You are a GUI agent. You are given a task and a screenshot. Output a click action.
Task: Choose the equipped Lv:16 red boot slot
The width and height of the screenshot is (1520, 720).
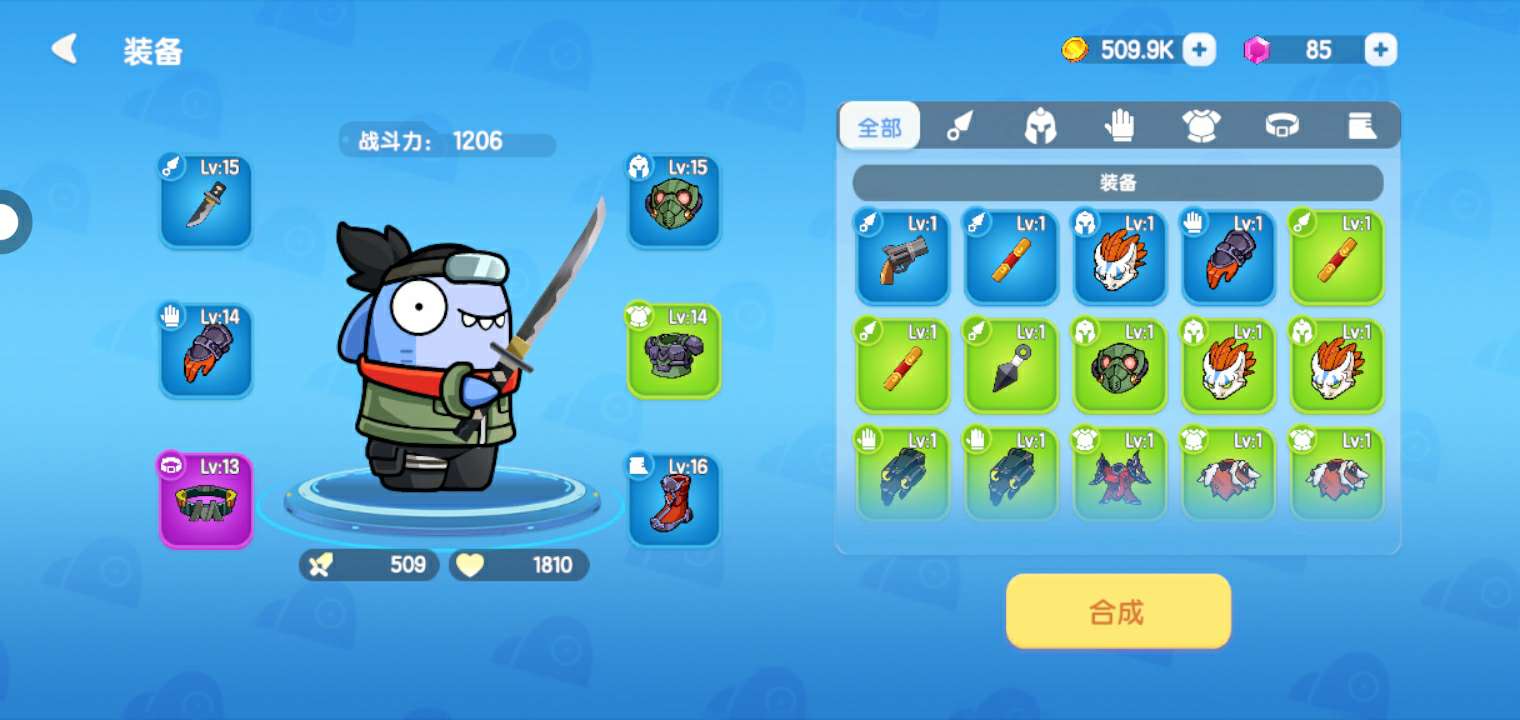click(x=673, y=500)
